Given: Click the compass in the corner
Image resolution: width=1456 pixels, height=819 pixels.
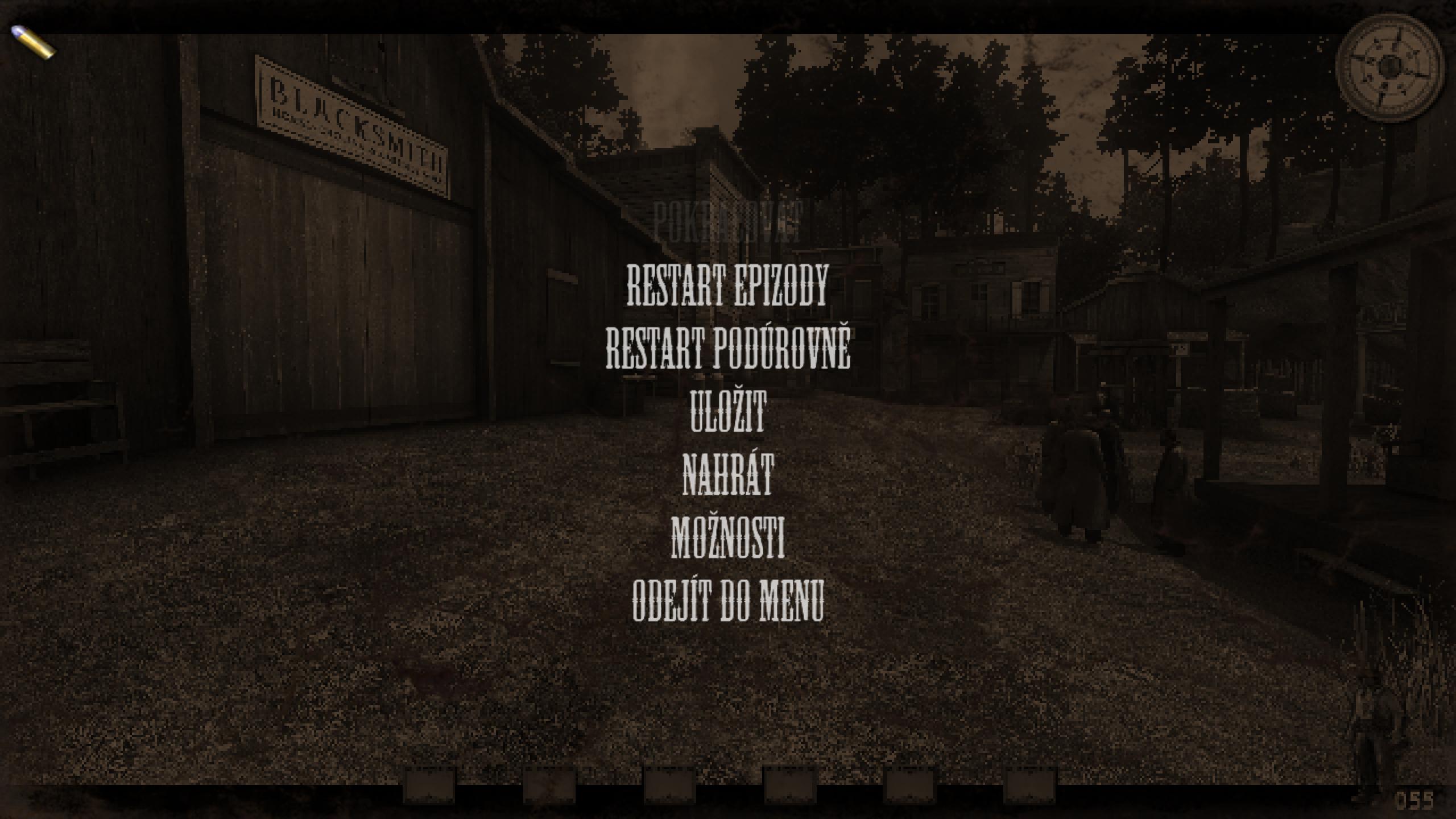Looking at the screenshot, I should (1389, 68).
